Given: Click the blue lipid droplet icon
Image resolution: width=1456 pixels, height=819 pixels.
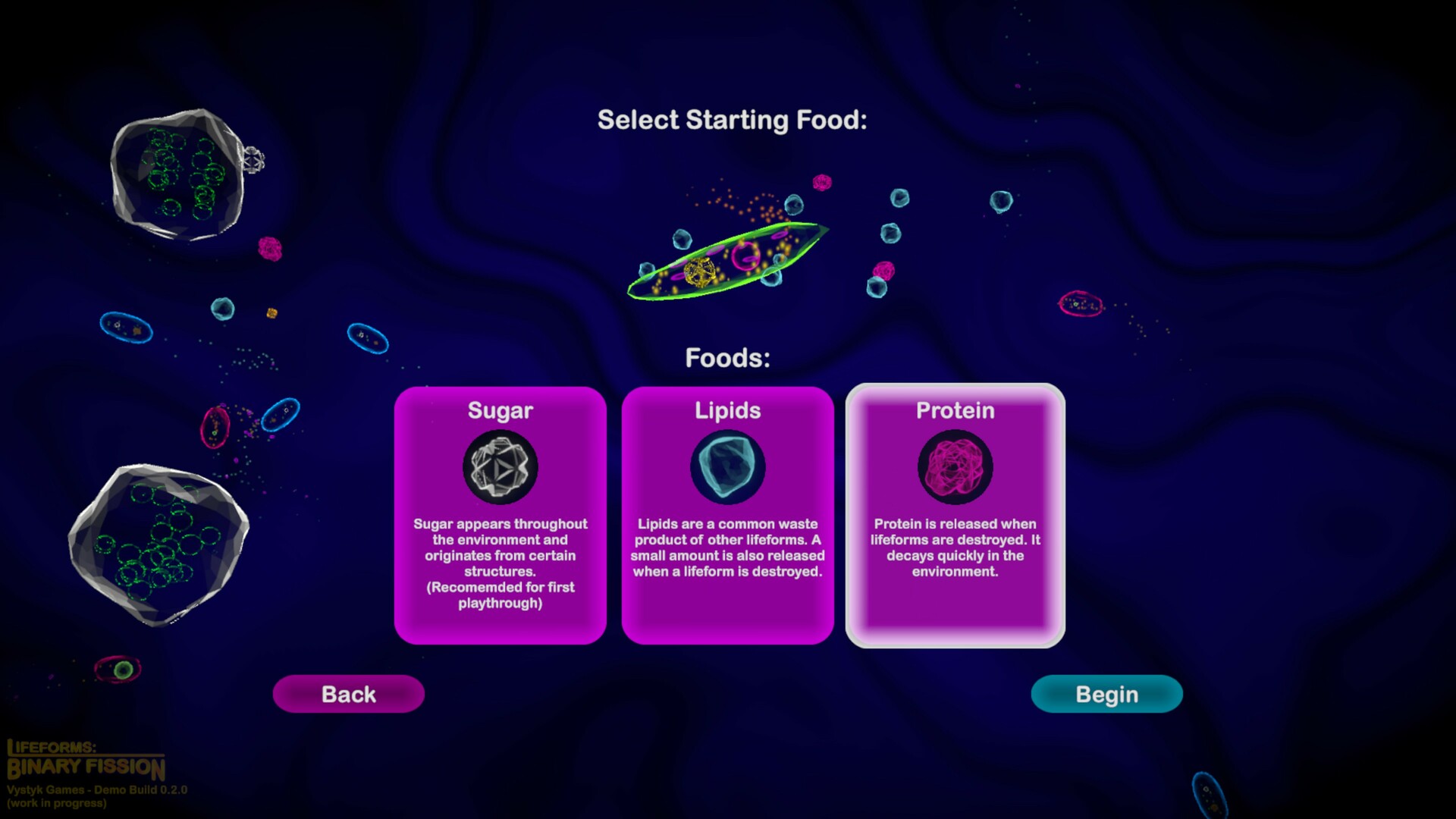Looking at the screenshot, I should click(727, 467).
